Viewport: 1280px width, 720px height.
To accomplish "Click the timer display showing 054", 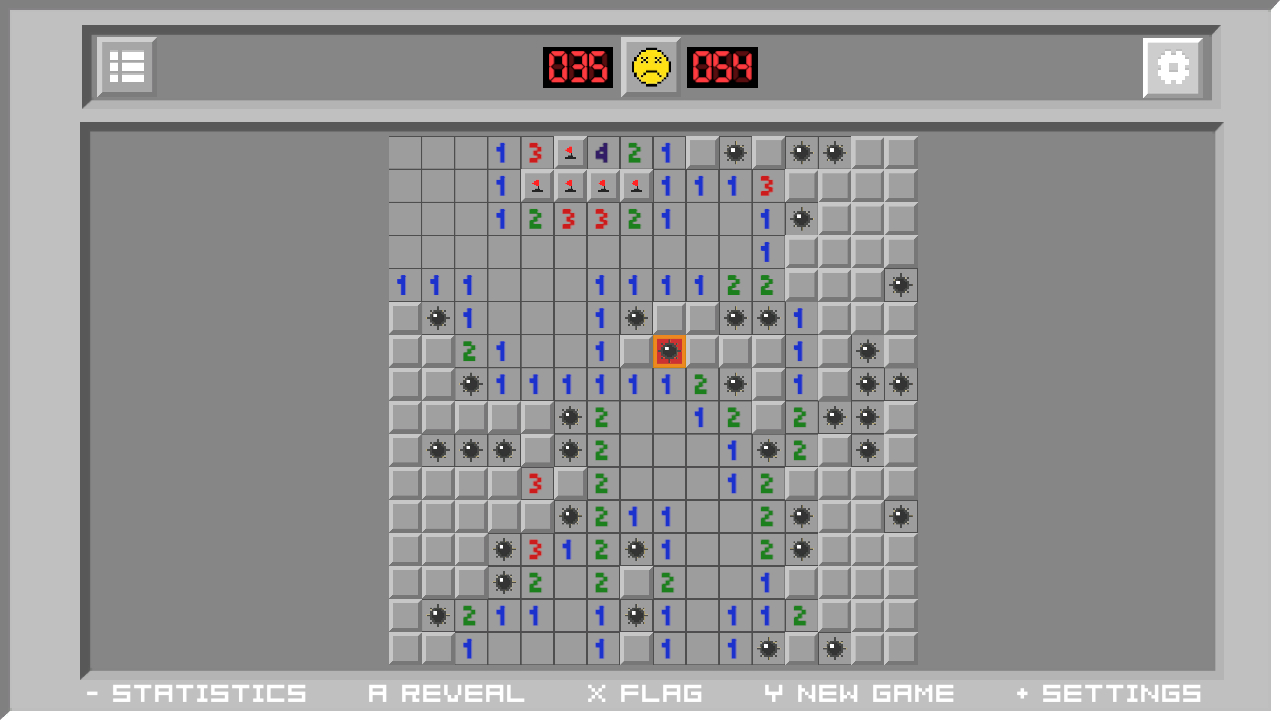I will 723,68.
